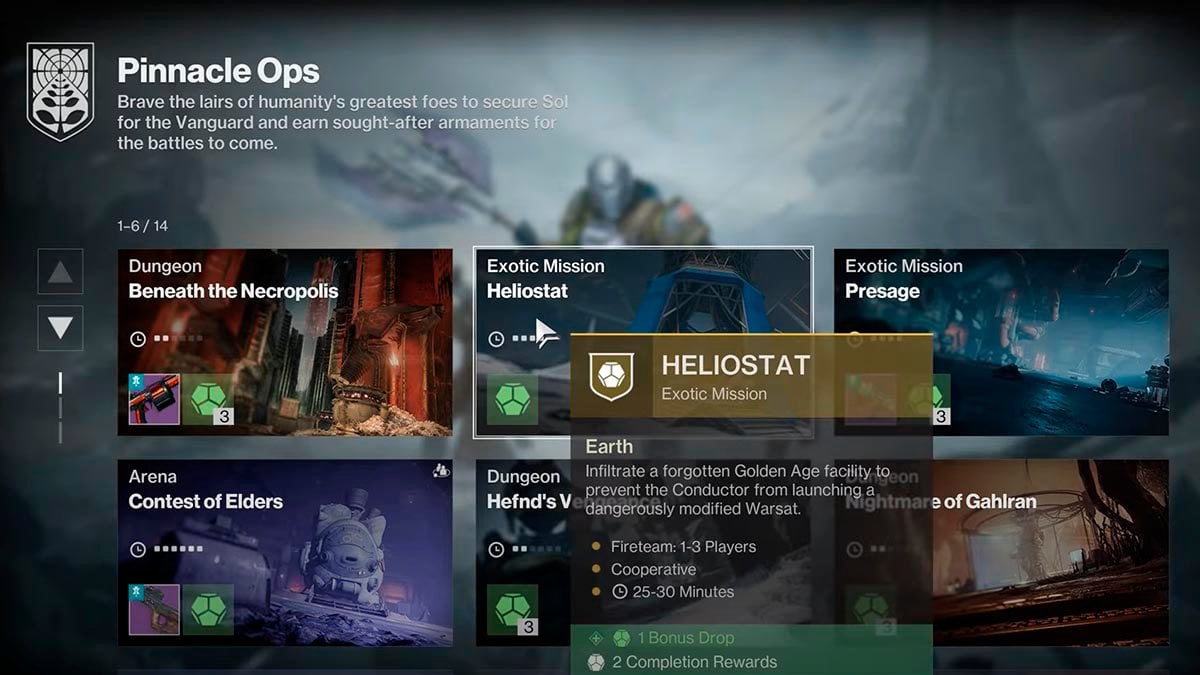Image resolution: width=1200 pixels, height=675 pixels.
Task: Click the scroll up arrow button
Action: click(x=60, y=271)
